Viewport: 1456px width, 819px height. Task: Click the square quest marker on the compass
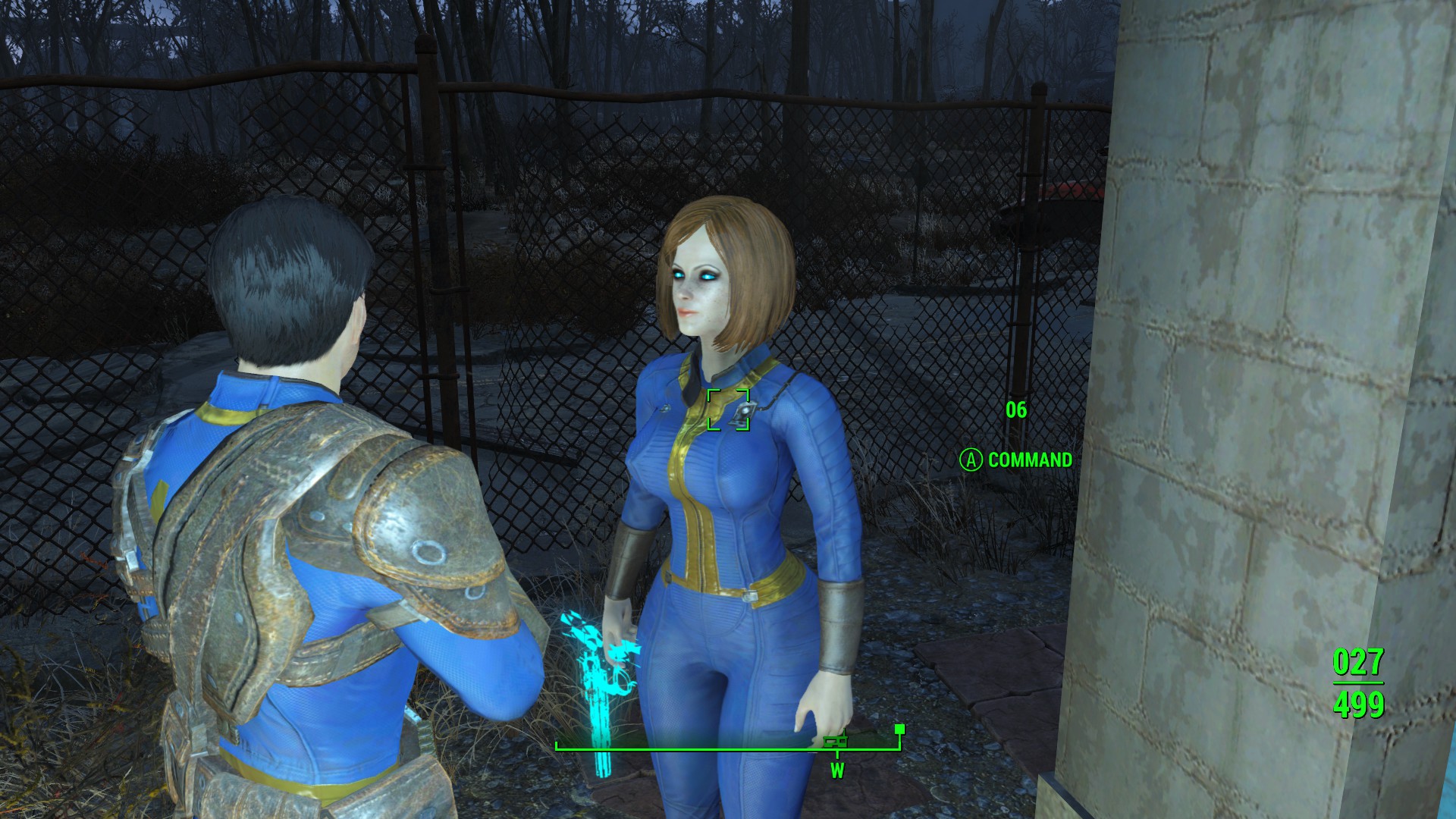point(899,730)
